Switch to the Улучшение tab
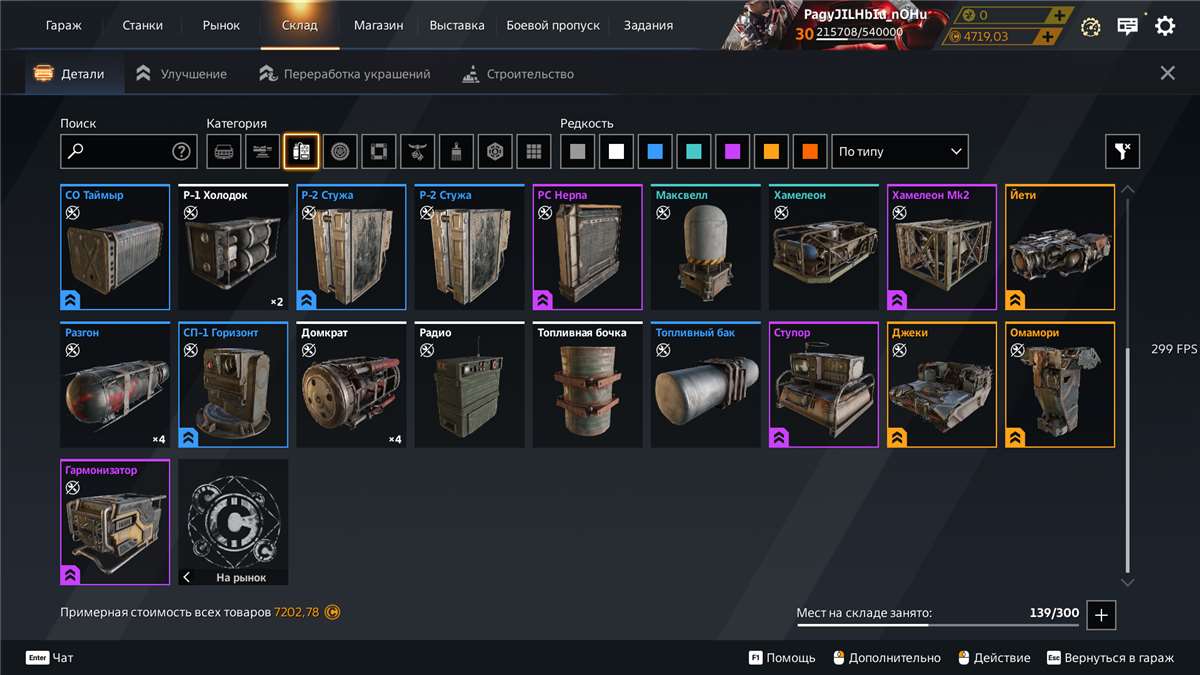Image resolution: width=1200 pixels, height=675 pixels. point(182,74)
